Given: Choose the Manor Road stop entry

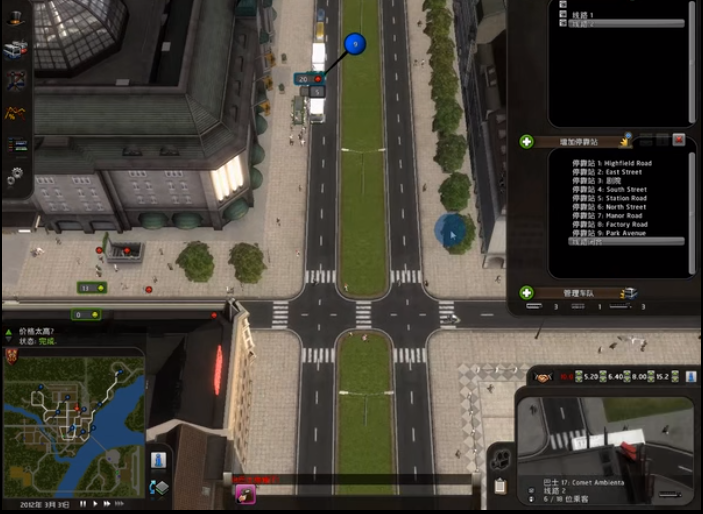Looking at the screenshot, I should (x=608, y=216).
